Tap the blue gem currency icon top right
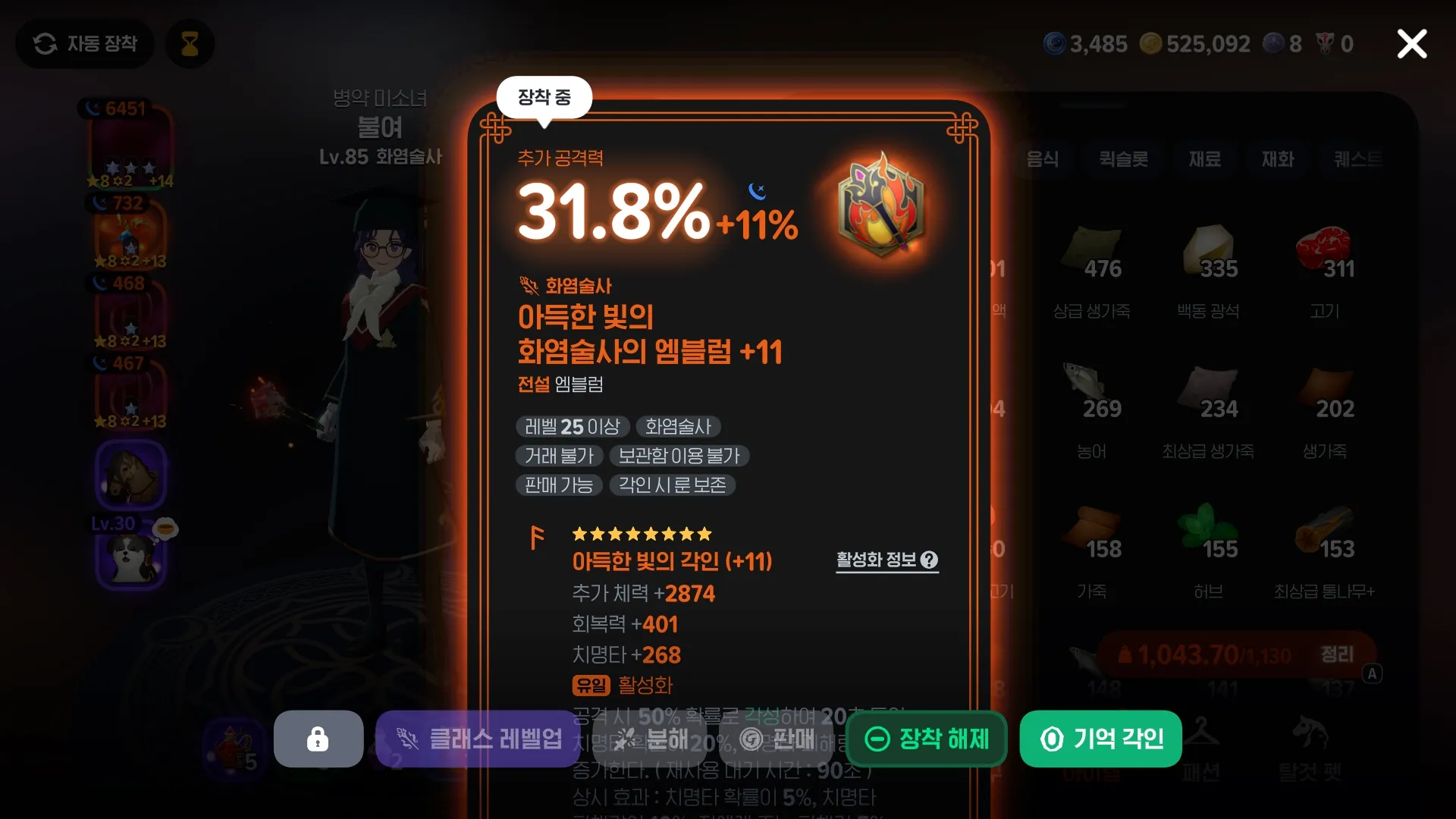Image resolution: width=1456 pixels, height=819 pixels. pyautogui.click(x=1054, y=43)
